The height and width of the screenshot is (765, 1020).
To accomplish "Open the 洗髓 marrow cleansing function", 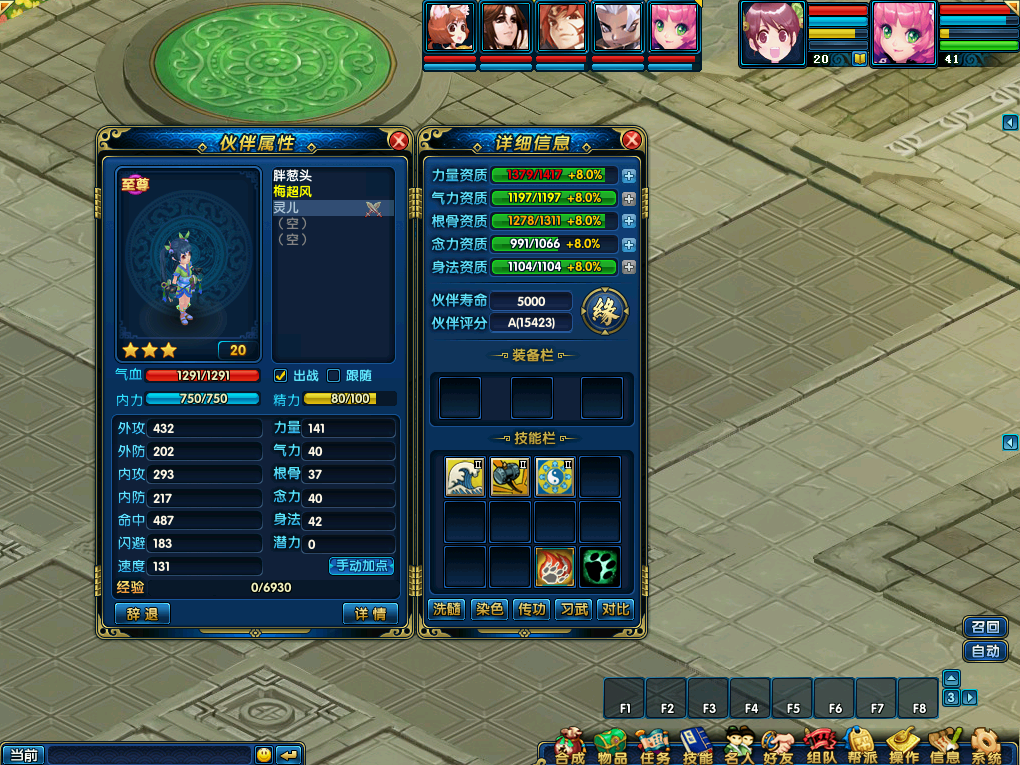I will [446, 609].
